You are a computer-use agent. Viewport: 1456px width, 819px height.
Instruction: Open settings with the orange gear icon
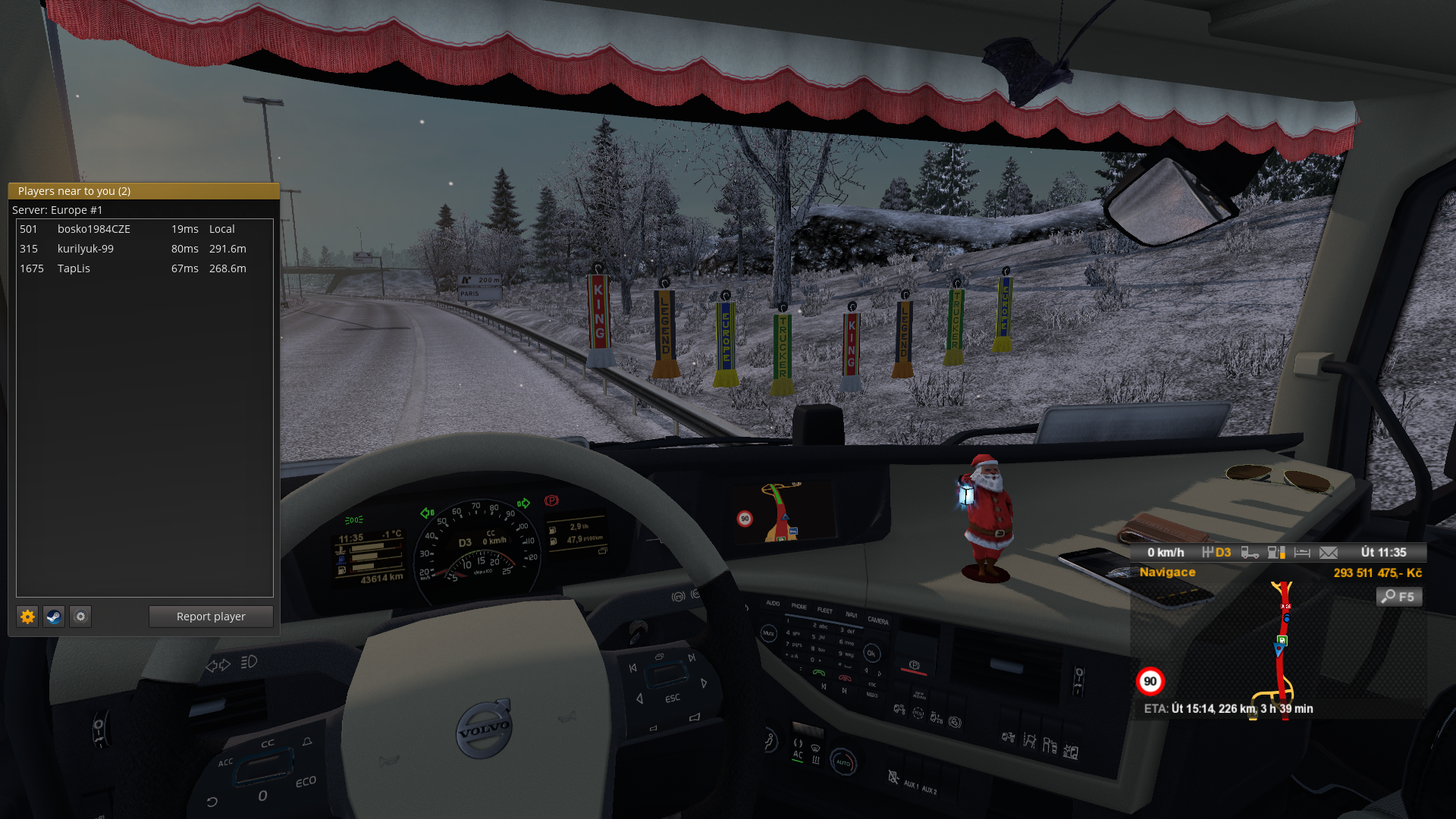click(27, 617)
